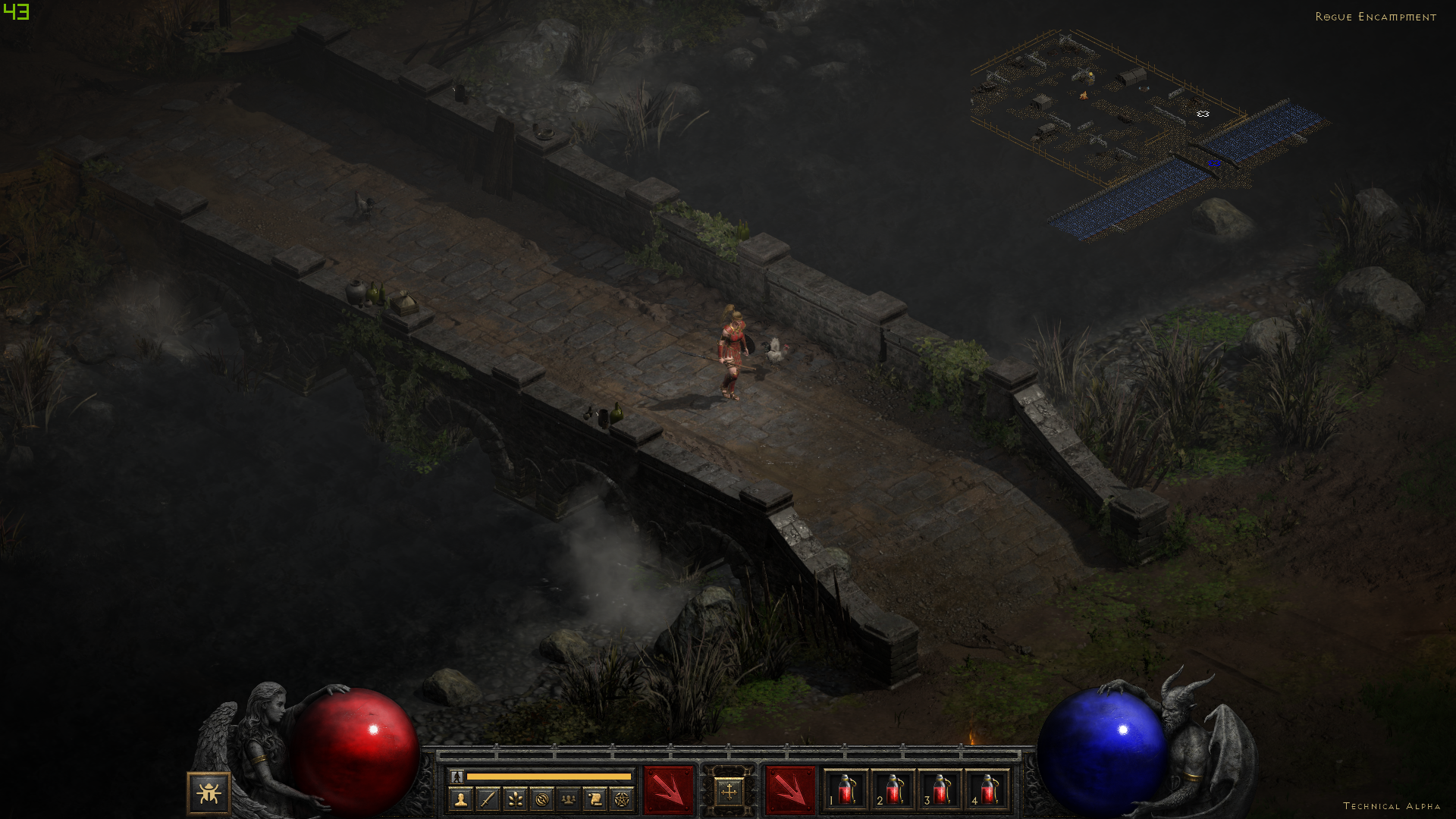Open the skill tree icon
Screen dimensions: 1456x819
tap(515, 799)
